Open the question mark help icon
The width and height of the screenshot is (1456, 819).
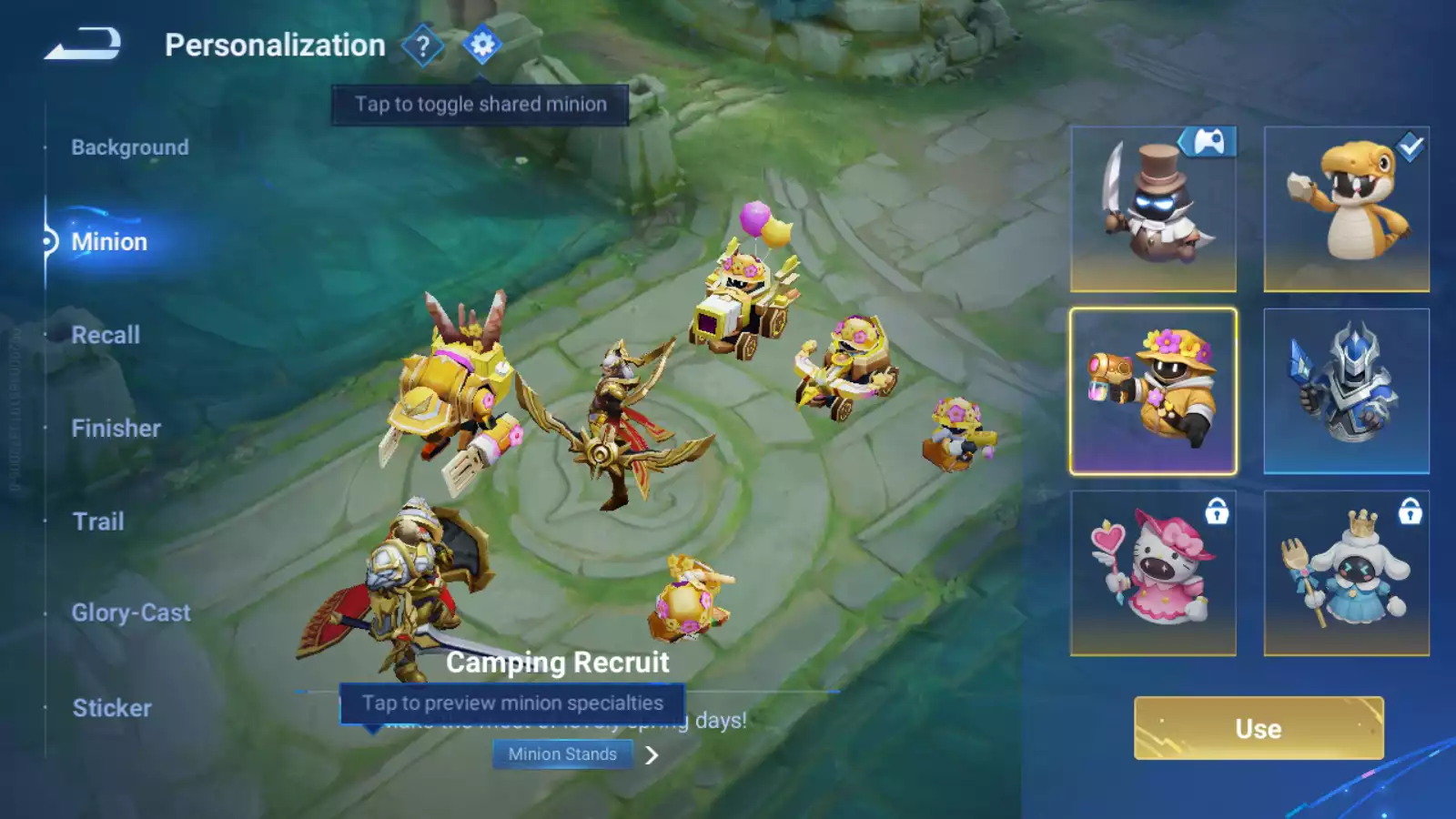422,45
